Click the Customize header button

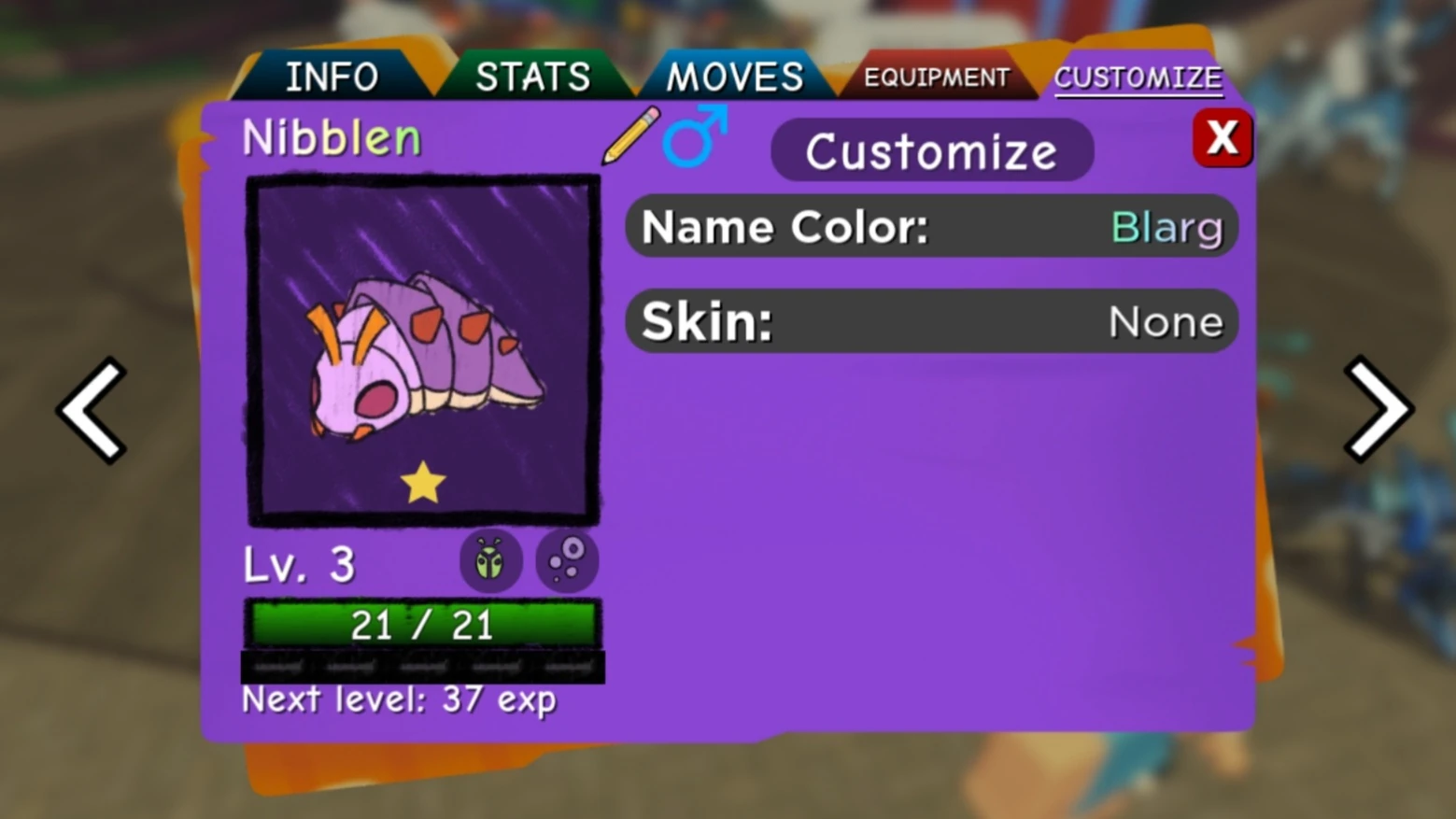tap(931, 150)
